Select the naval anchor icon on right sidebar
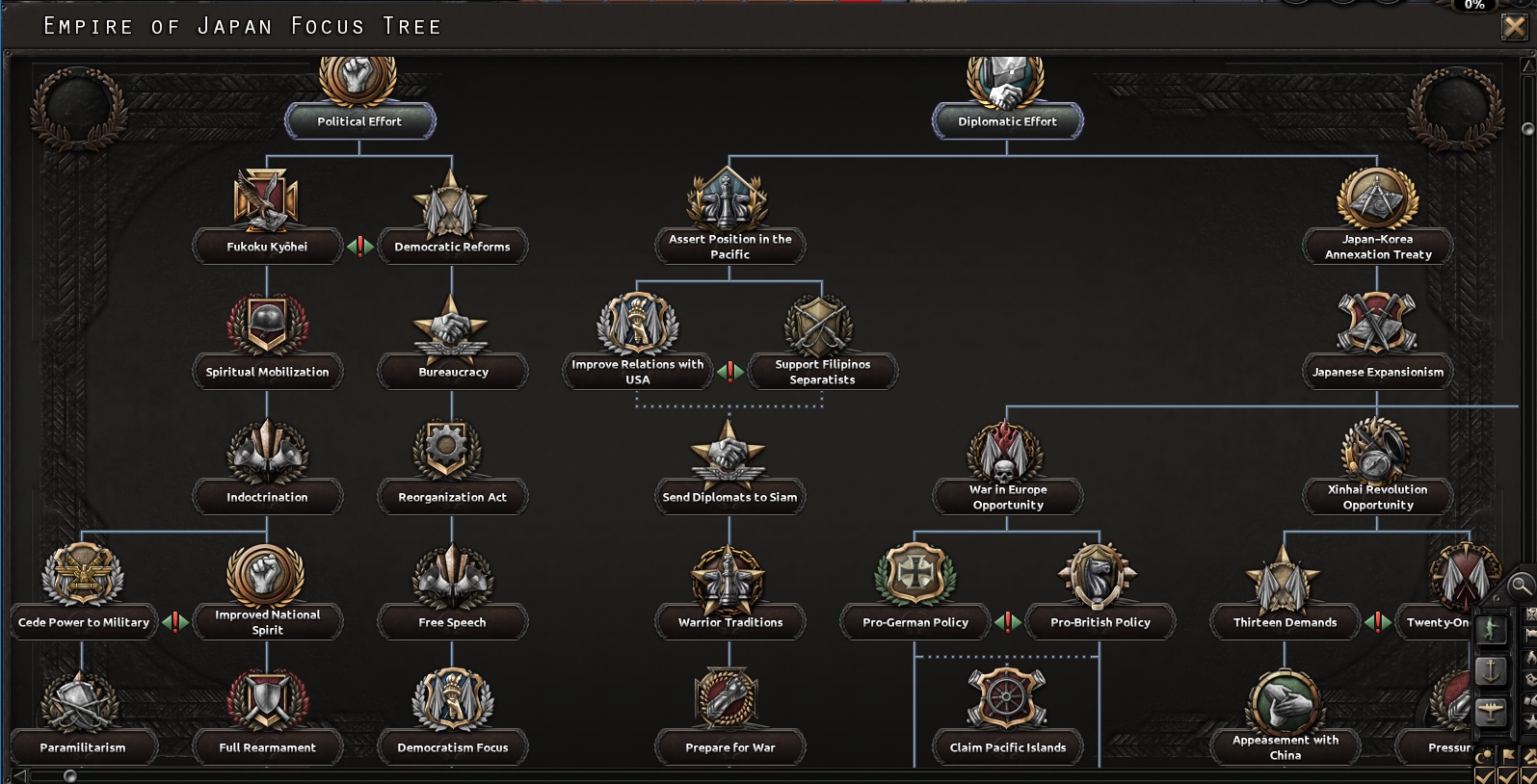Viewport: 1537px width, 784px height. (1491, 670)
